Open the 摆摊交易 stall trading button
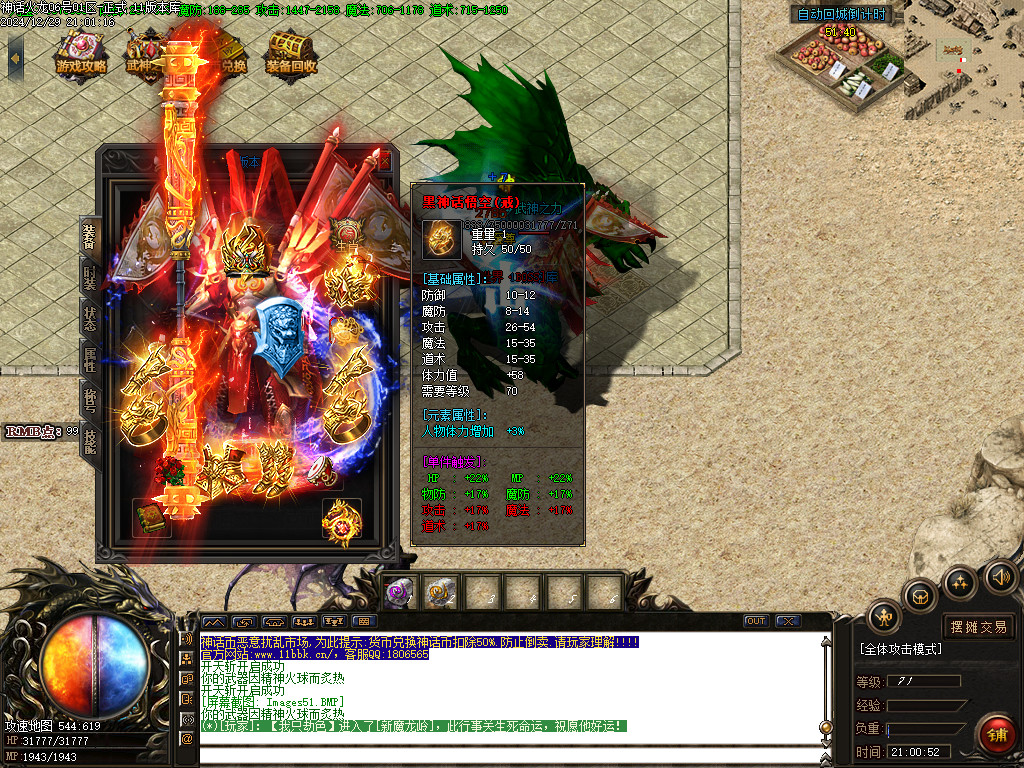The width and height of the screenshot is (1024, 768). tap(979, 627)
